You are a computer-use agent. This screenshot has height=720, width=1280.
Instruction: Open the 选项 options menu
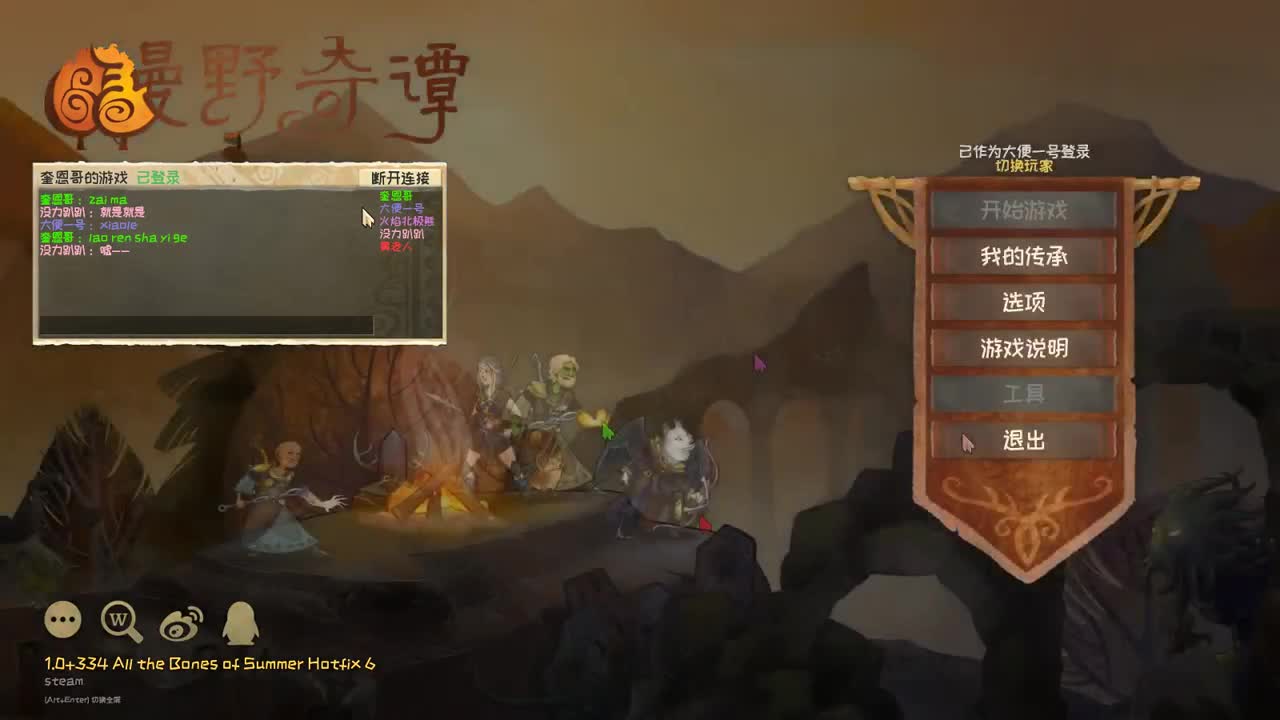coord(1022,303)
